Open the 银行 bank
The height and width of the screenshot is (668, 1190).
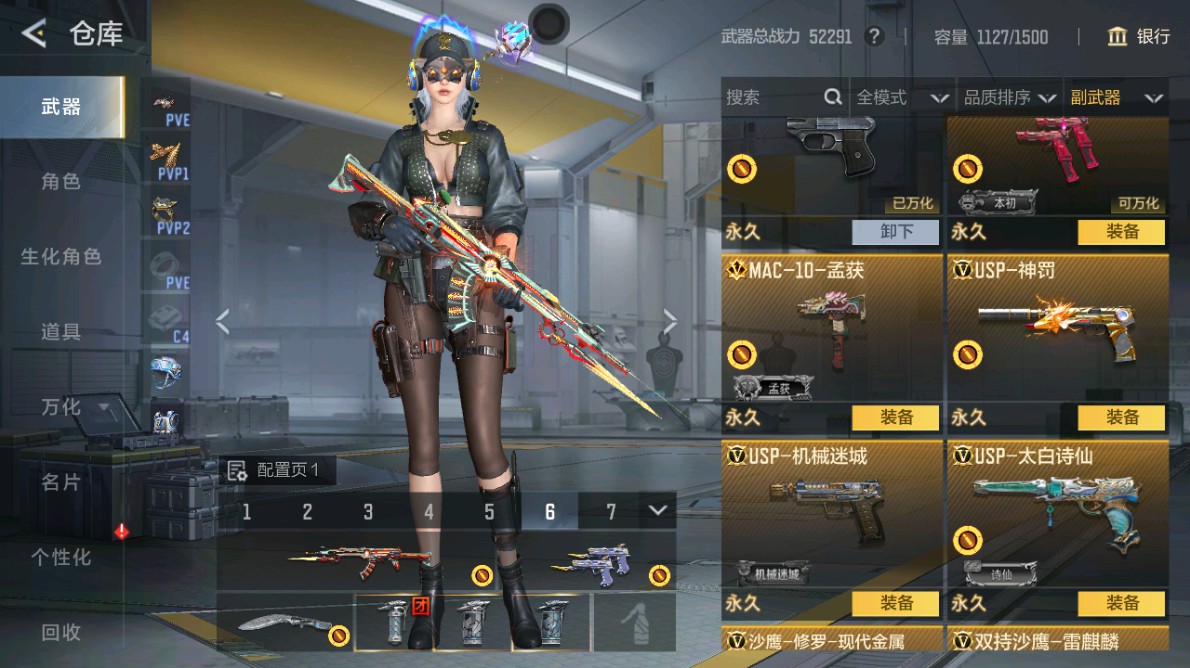(x=1138, y=37)
